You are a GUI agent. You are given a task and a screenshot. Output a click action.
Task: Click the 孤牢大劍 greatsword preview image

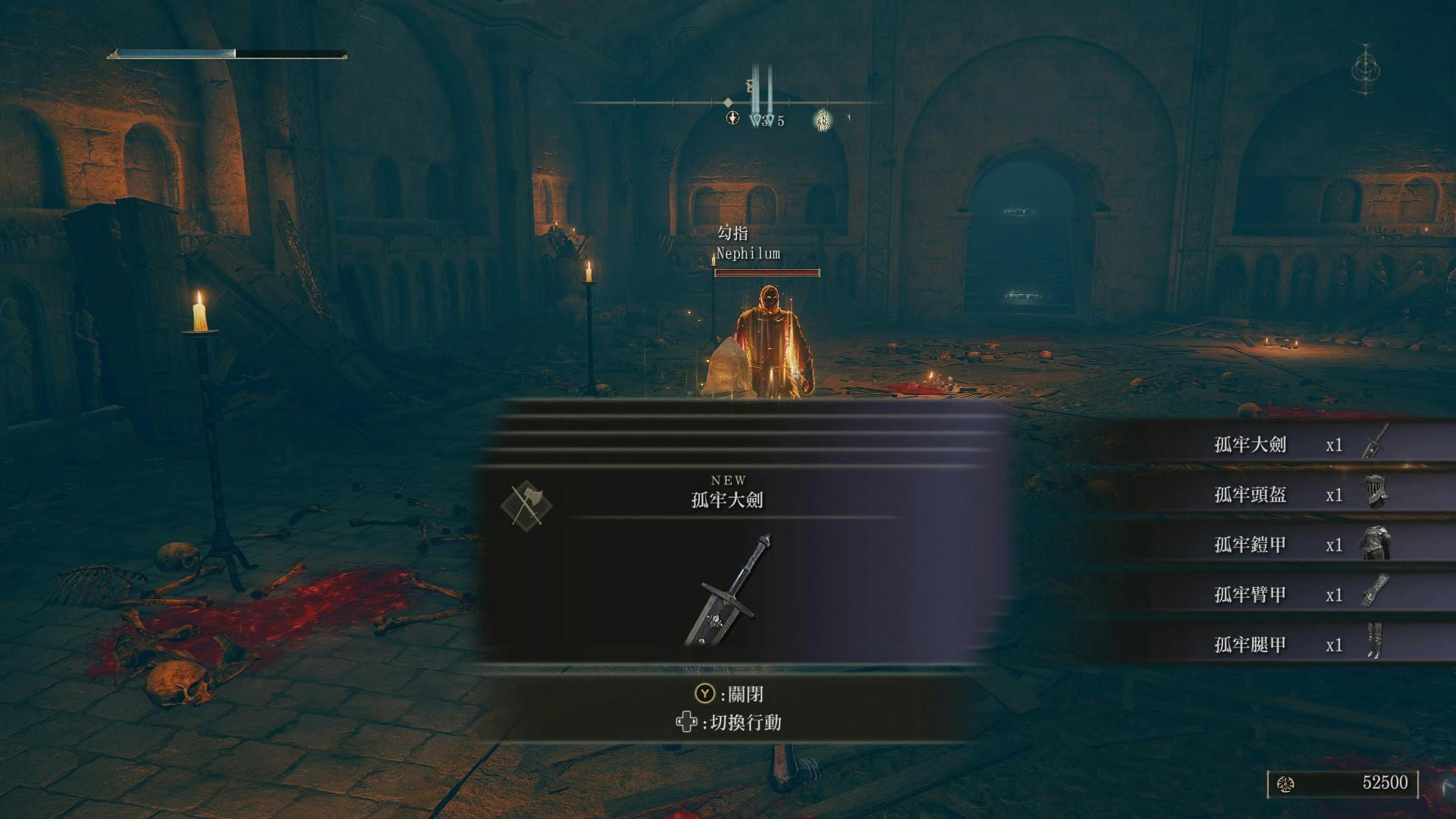[728, 591]
